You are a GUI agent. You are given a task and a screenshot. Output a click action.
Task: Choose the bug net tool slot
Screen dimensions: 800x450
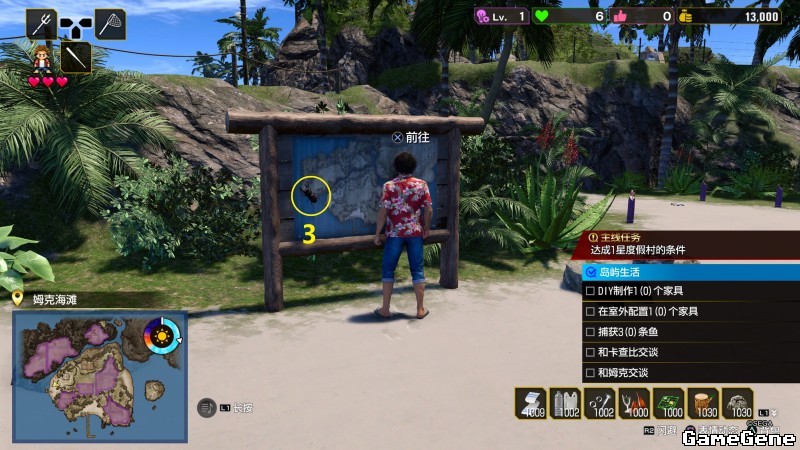pyautogui.click(x=110, y=23)
